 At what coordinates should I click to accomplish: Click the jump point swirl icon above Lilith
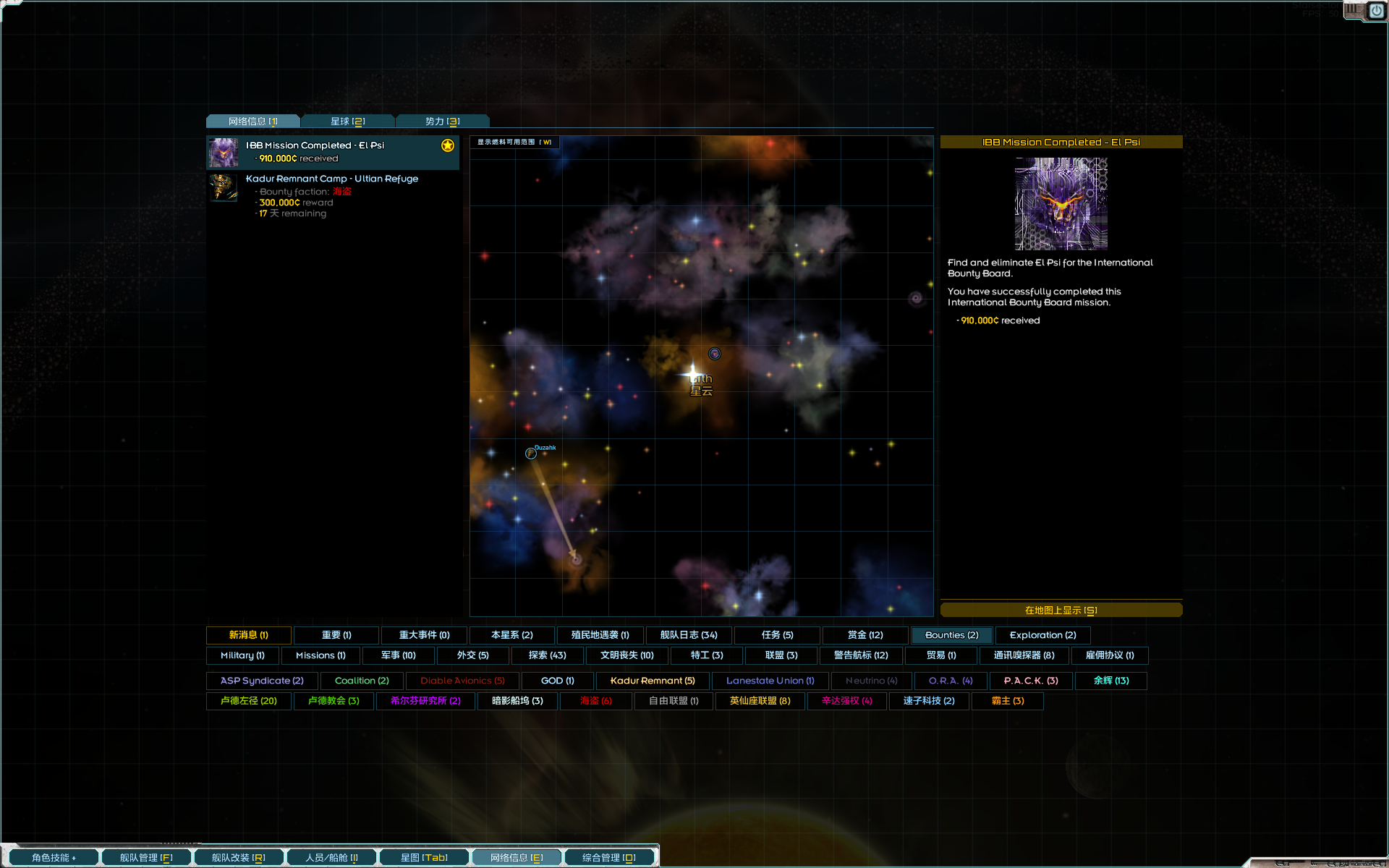715,354
